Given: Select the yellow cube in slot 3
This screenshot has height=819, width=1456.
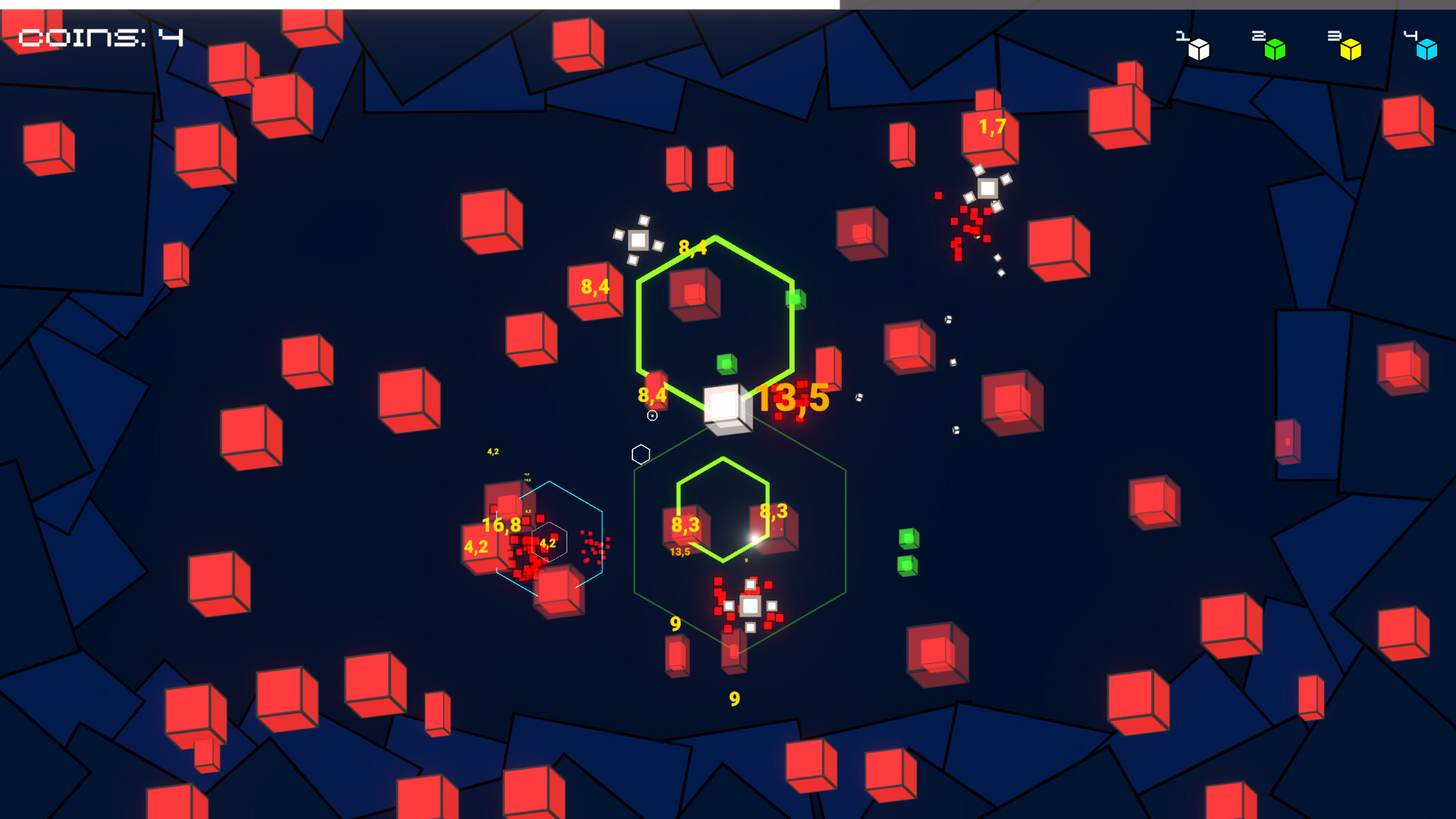Looking at the screenshot, I should (x=1349, y=49).
